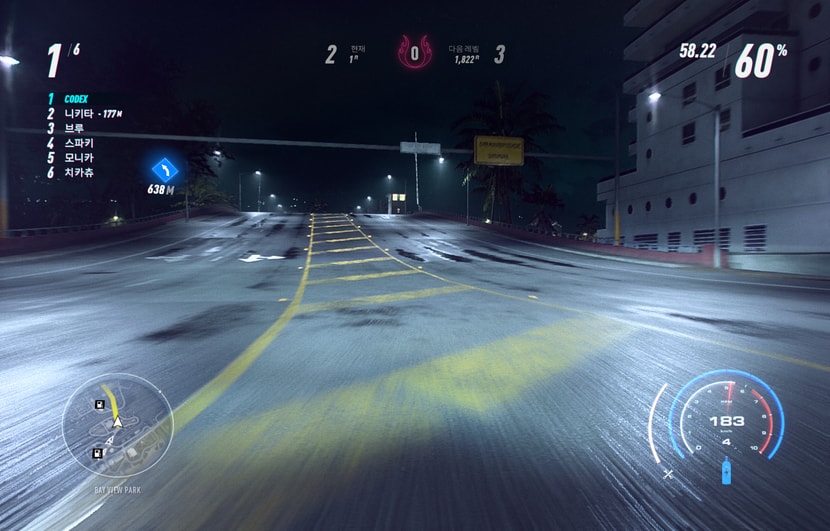
Task: Click the blue turn-arrow waypoint marker
Action: [165, 168]
